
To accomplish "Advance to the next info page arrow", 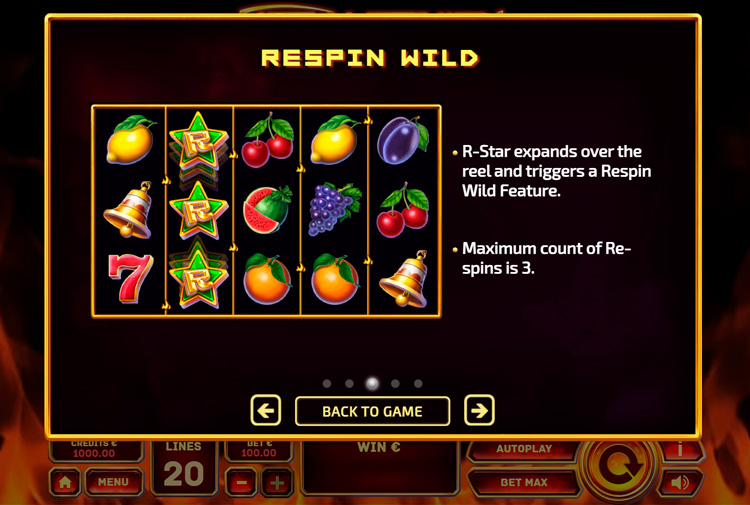I will (x=480, y=411).
